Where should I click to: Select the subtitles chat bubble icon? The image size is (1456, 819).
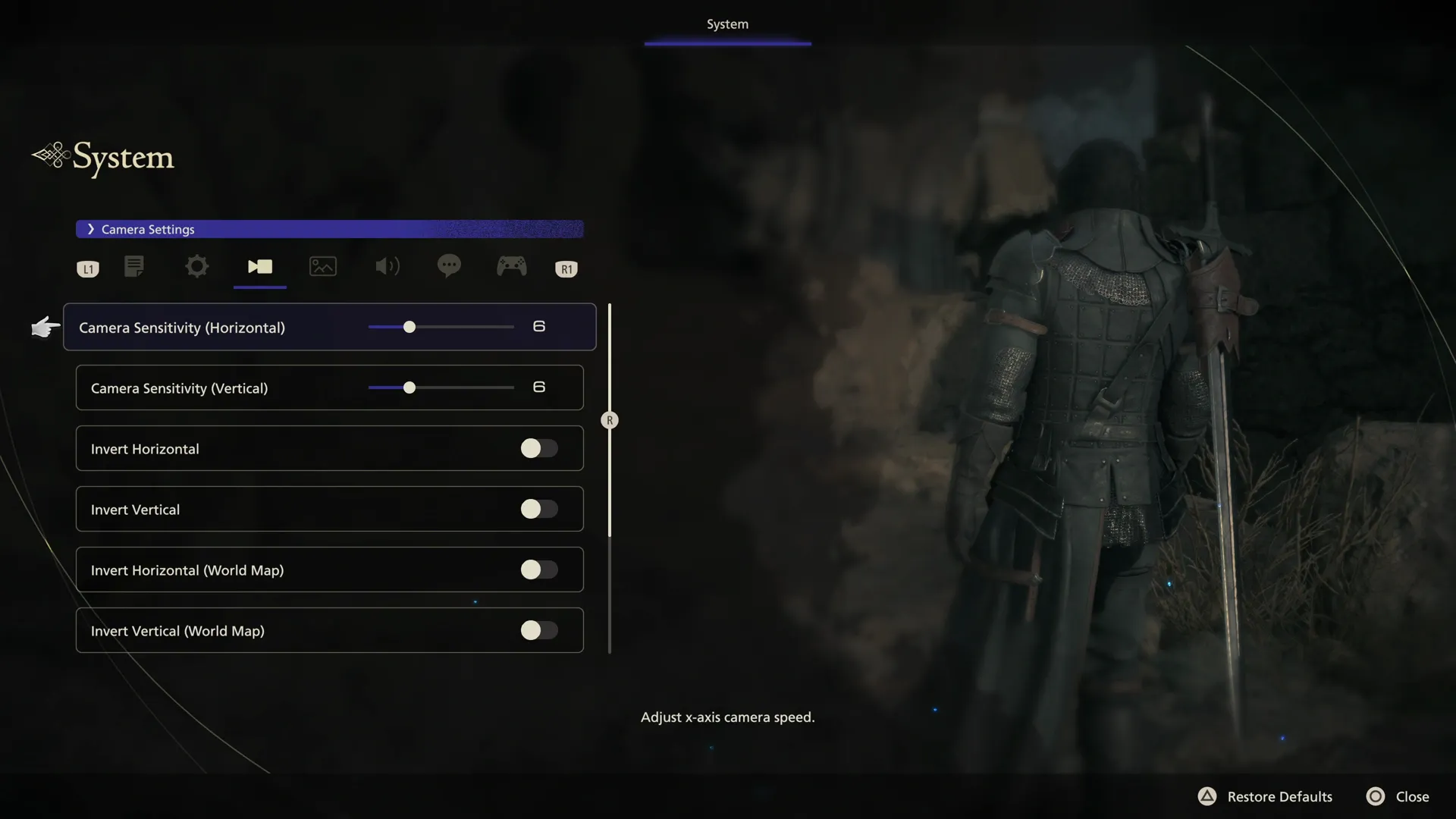click(x=449, y=266)
